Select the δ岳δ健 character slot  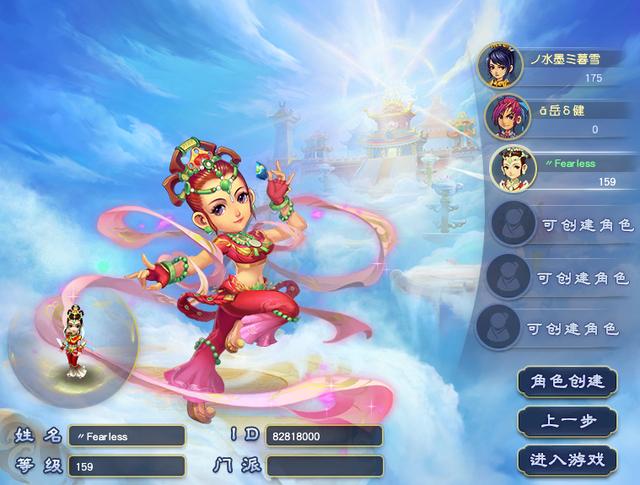(x=555, y=118)
